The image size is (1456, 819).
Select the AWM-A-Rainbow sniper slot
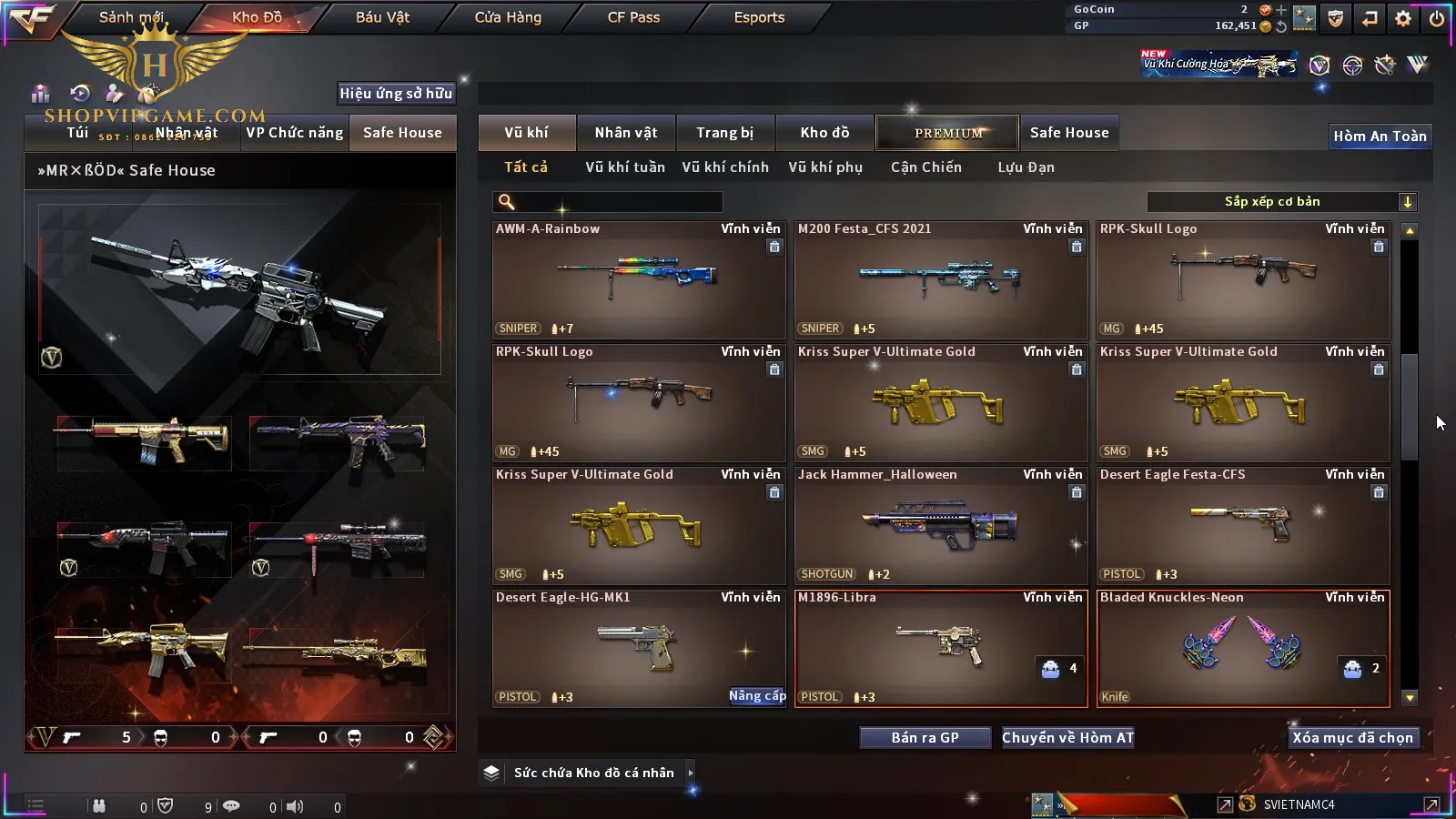coord(638,280)
